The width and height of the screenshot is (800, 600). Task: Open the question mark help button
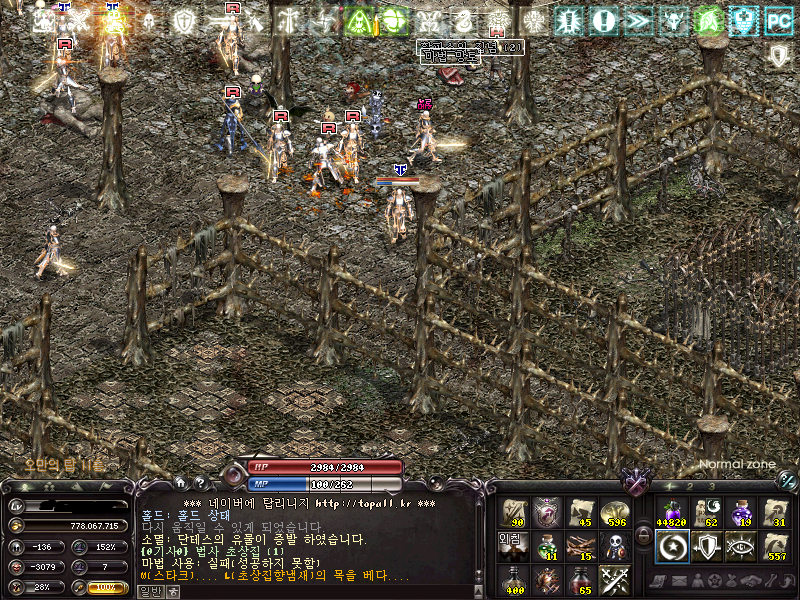(x=199, y=483)
